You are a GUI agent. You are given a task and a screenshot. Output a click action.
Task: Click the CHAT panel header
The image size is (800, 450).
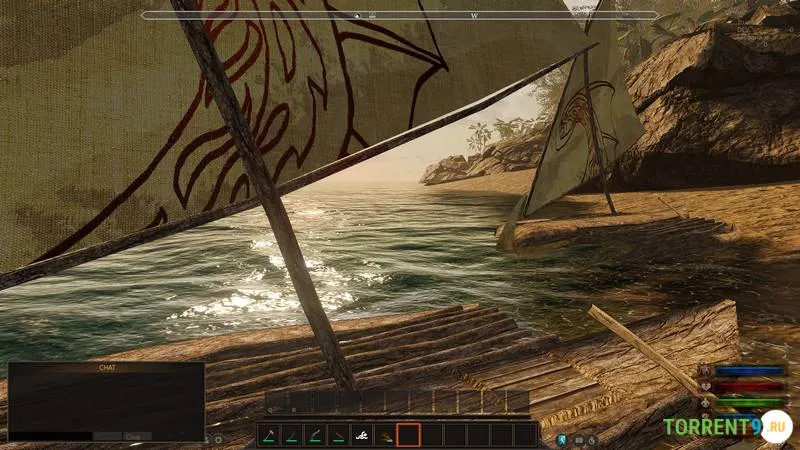pyautogui.click(x=106, y=368)
